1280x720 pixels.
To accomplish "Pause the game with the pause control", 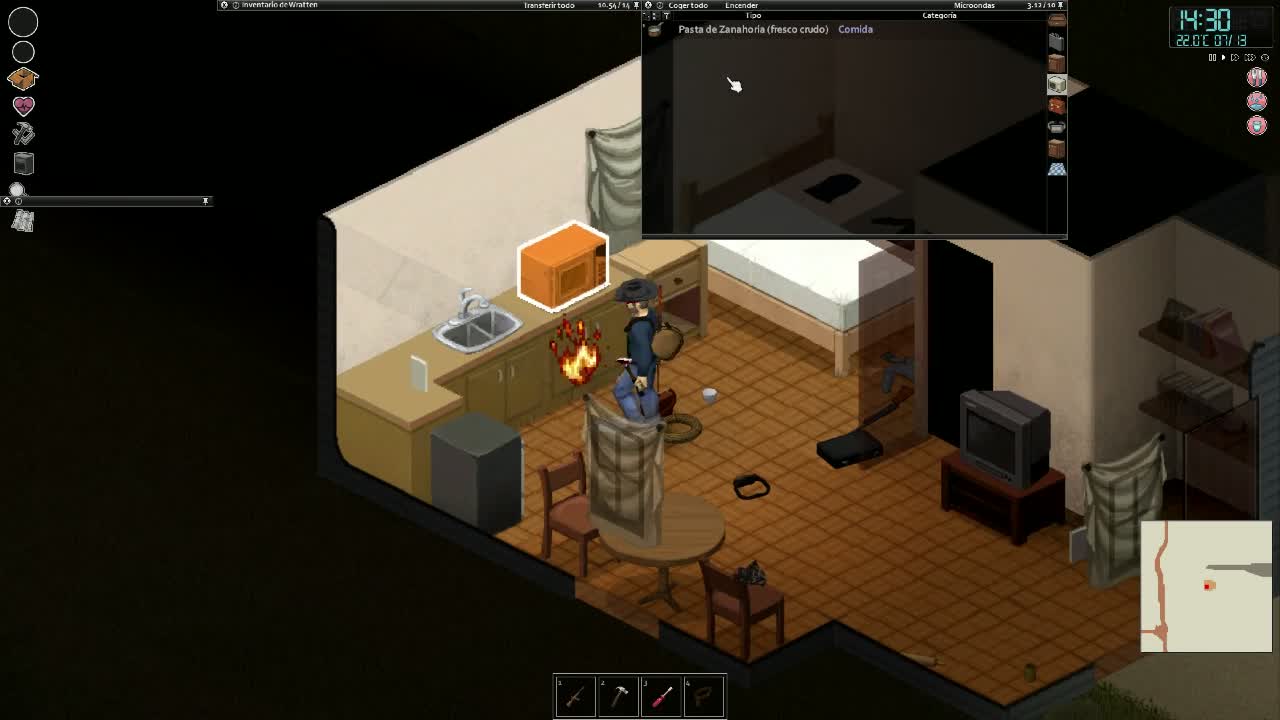I will [1211, 58].
